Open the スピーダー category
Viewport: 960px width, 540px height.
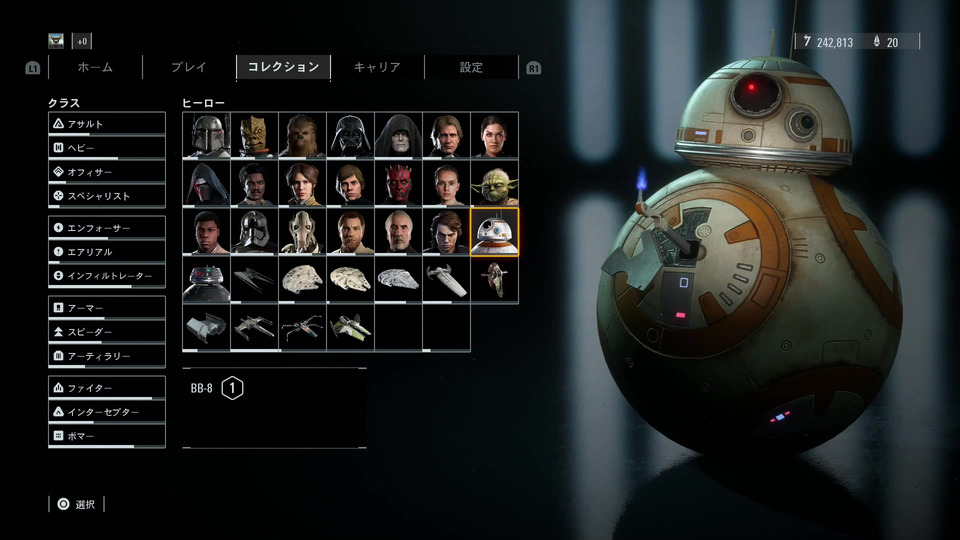[x=107, y=332]
